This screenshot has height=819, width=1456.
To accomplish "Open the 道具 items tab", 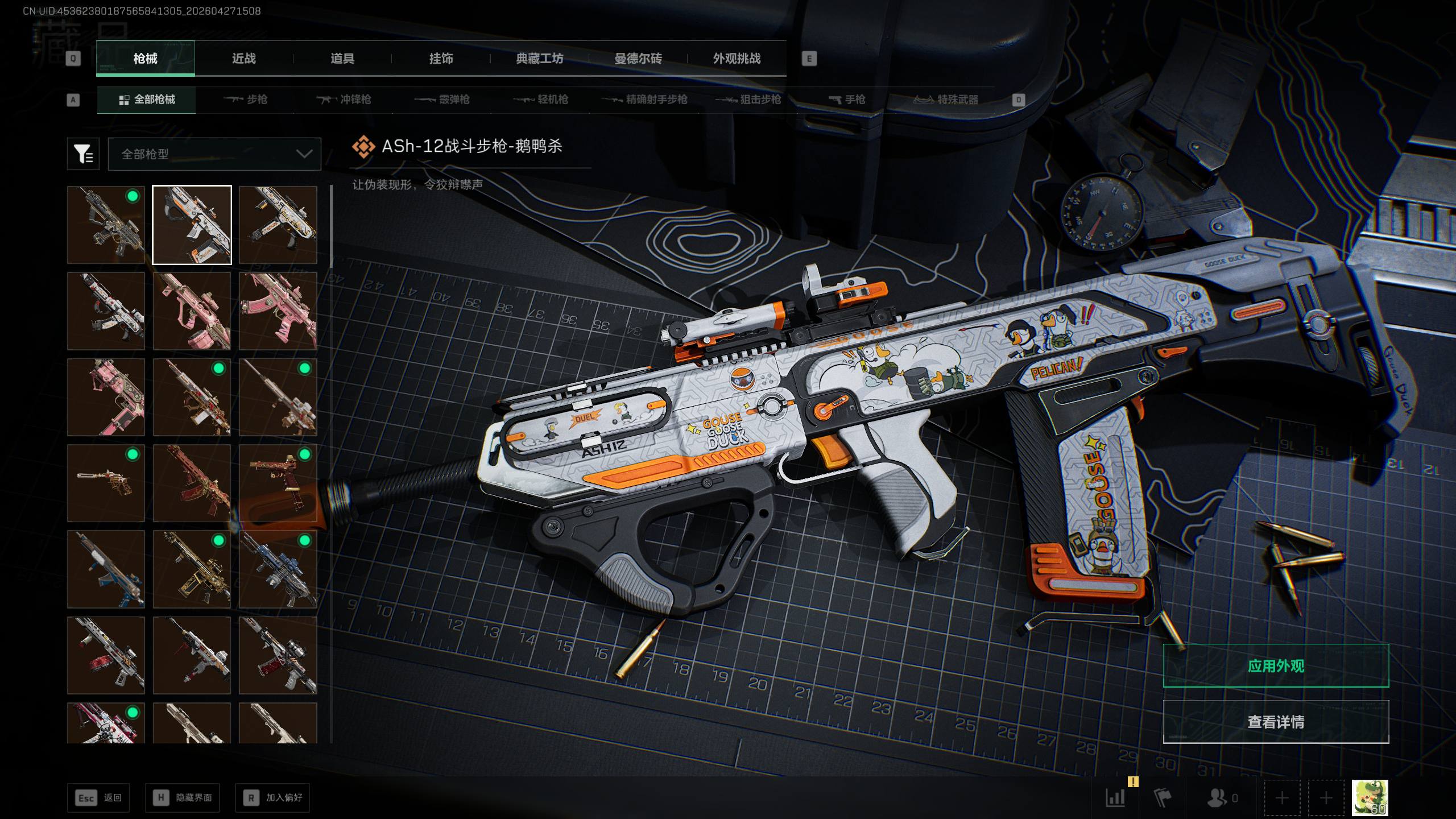I will (342, 59).
